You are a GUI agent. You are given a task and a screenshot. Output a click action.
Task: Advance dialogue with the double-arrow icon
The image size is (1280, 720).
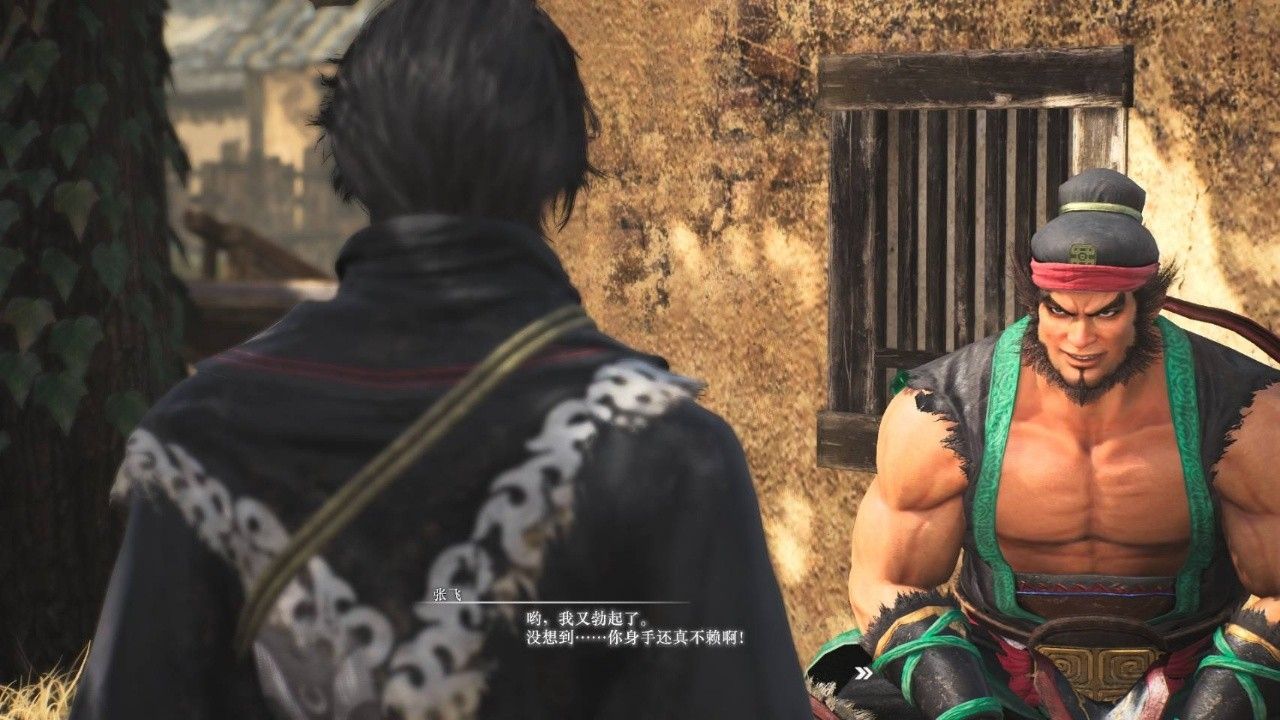(x=863, y=673)
